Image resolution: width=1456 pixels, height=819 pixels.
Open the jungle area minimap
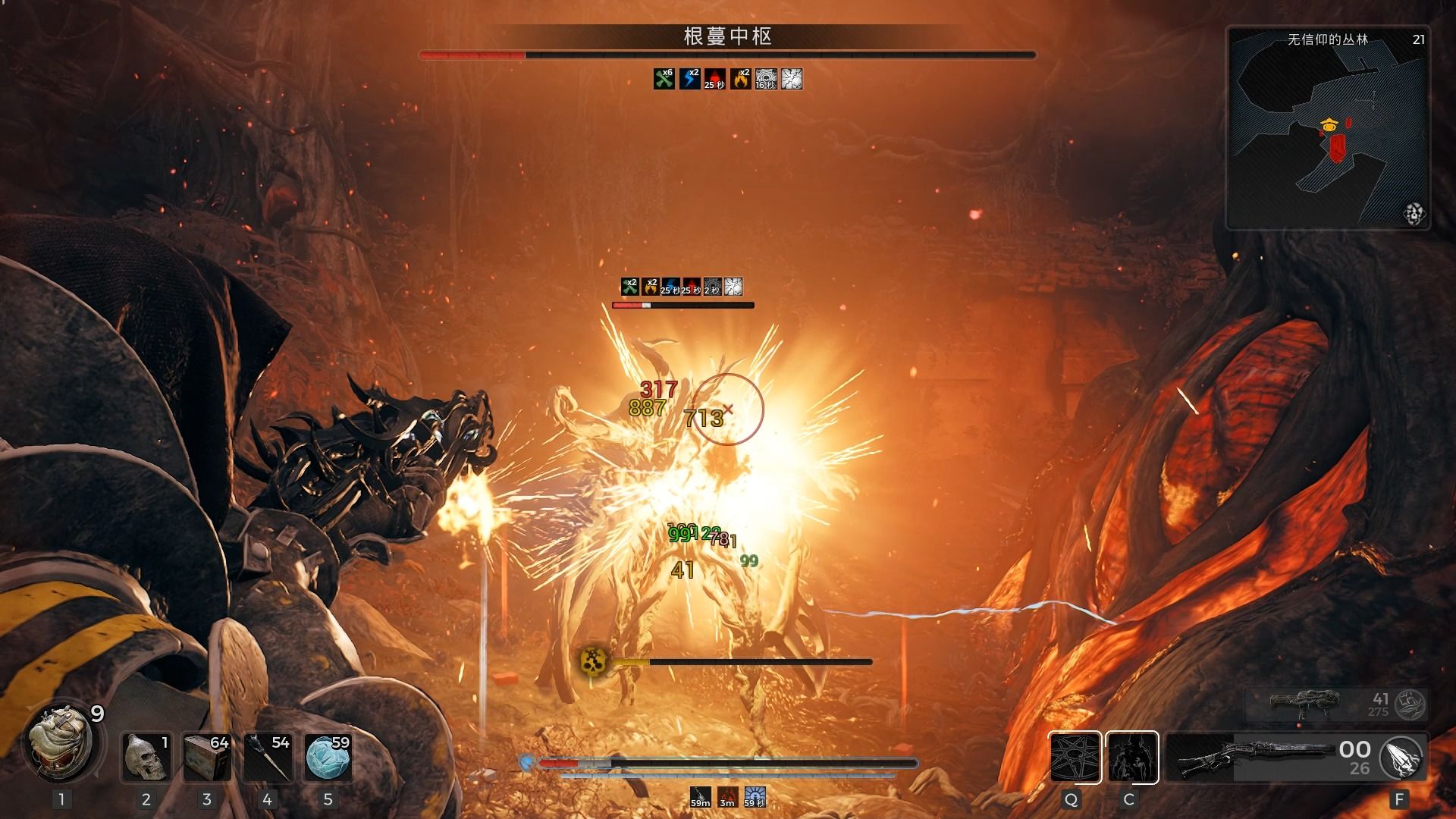(x=1327, y=129)
